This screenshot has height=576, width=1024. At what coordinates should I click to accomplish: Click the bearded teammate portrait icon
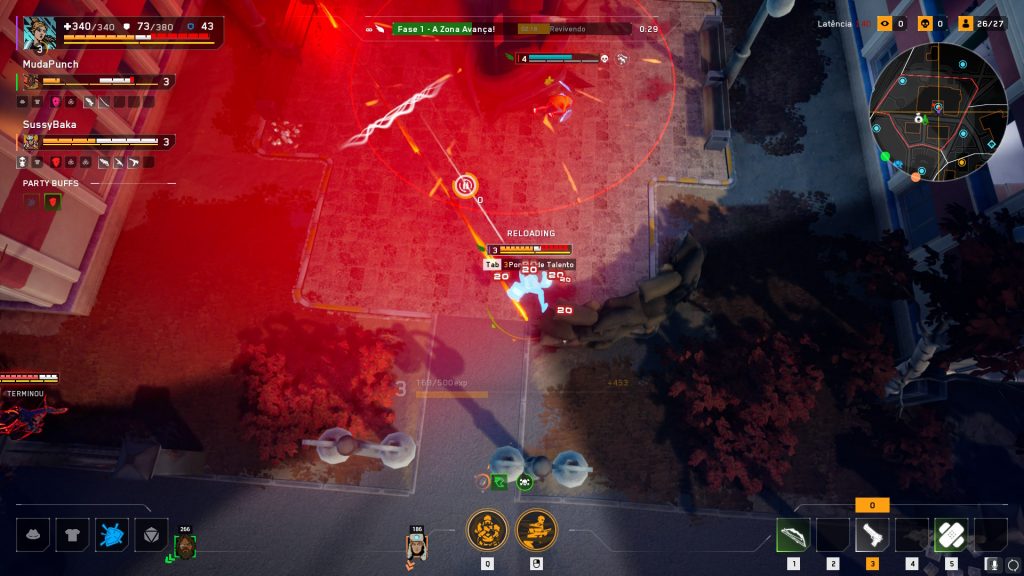[185, 546]
